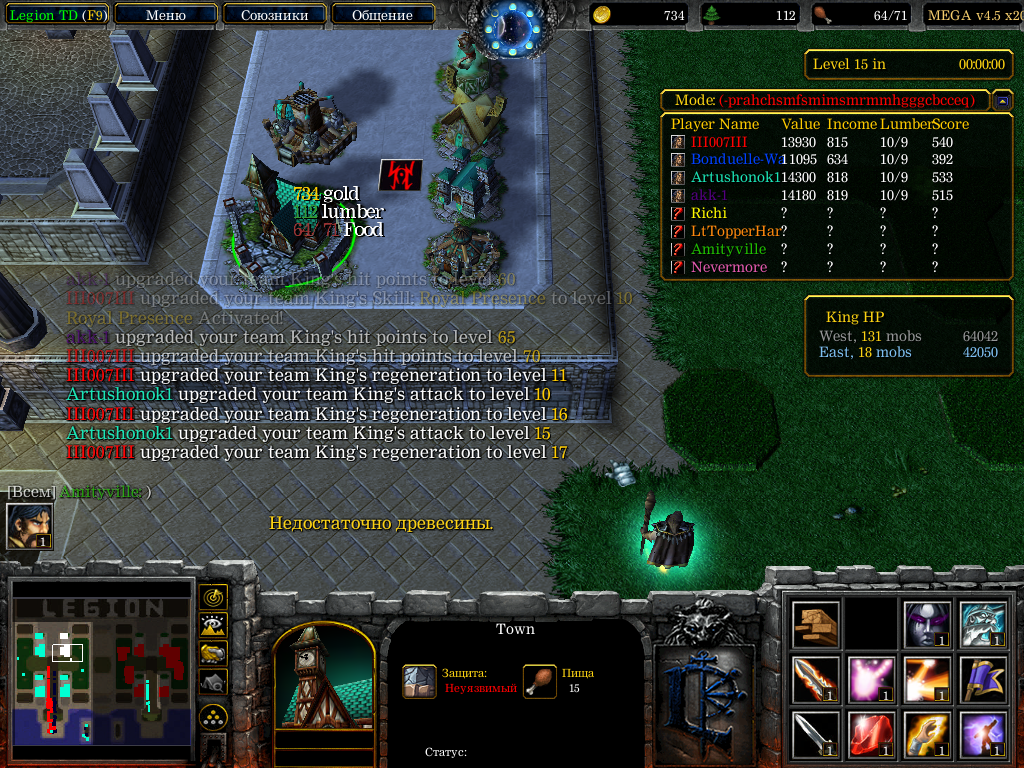
Task: Activate the flaming sword upgrade
Action: pos(816,680)
